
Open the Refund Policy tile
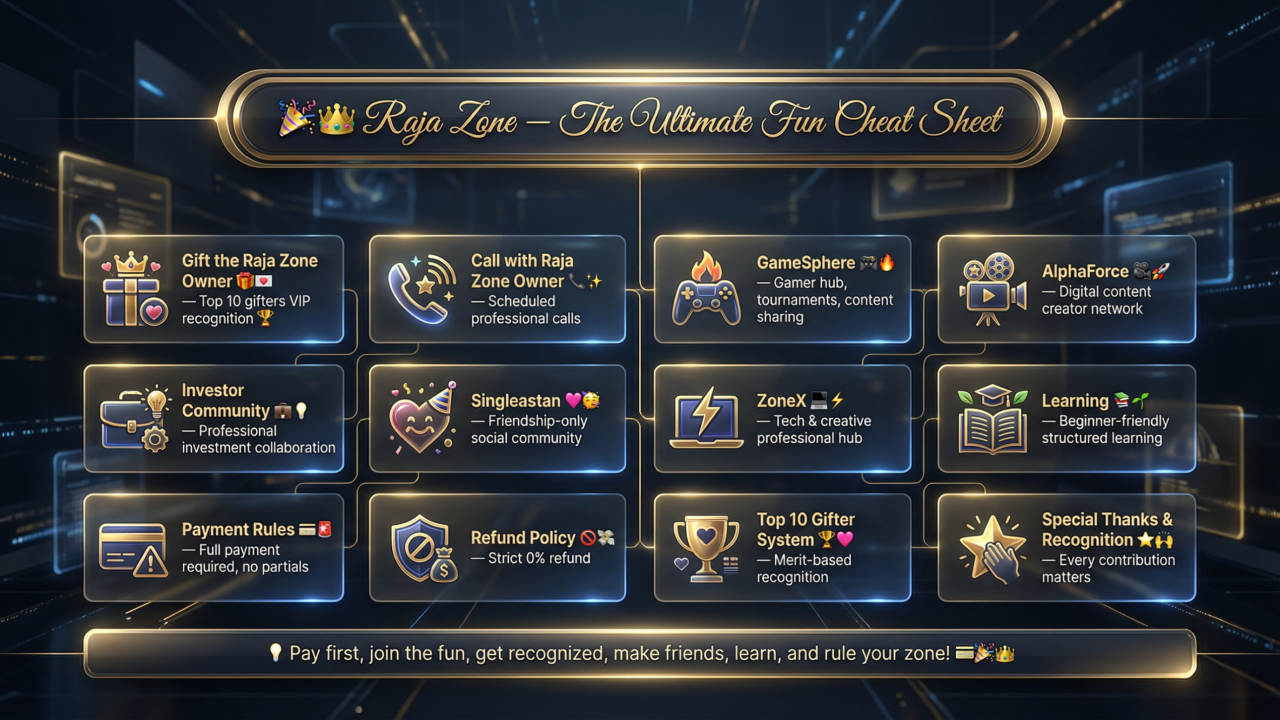point(497,547)
